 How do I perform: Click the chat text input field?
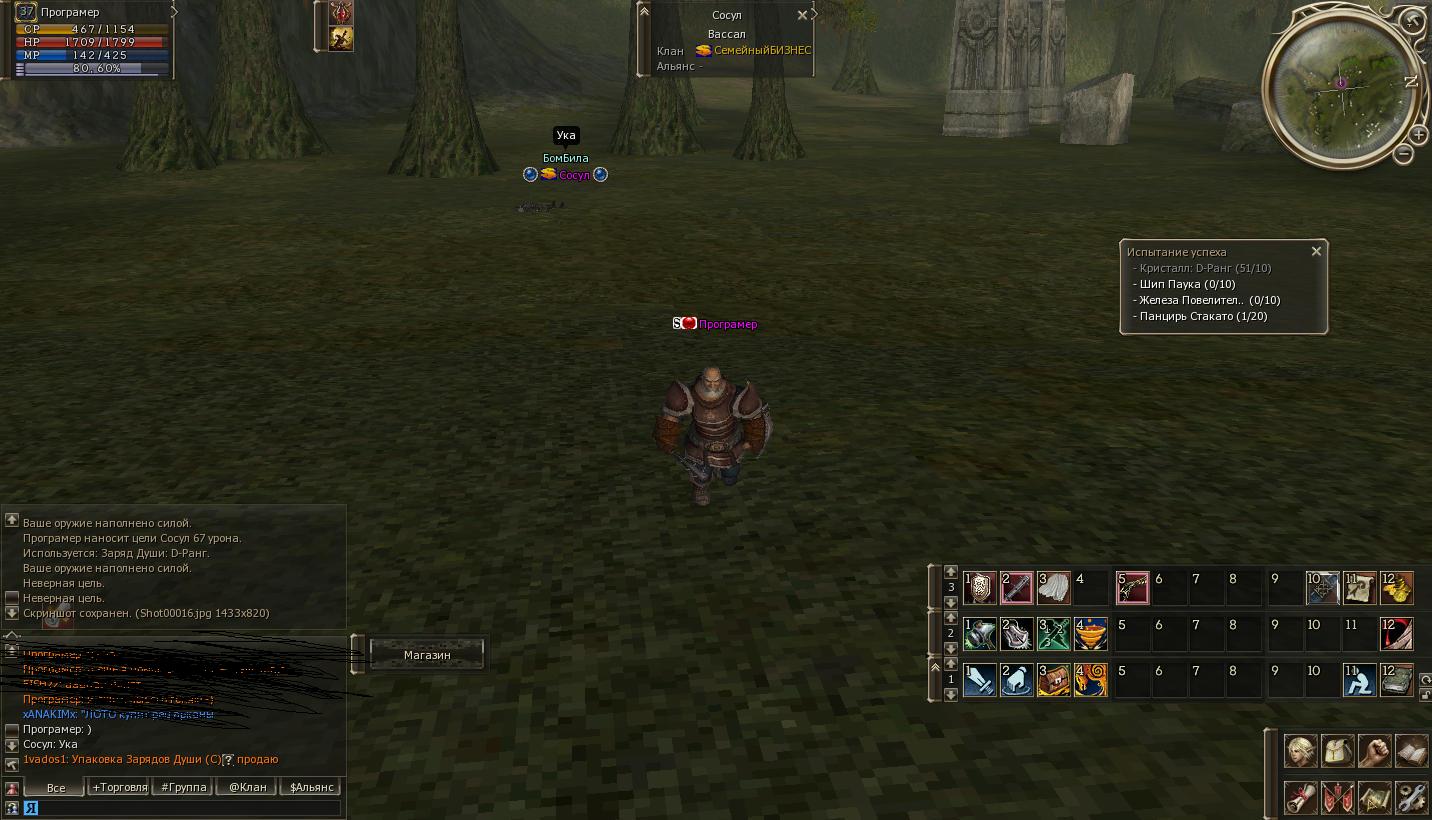coord(185,808)
